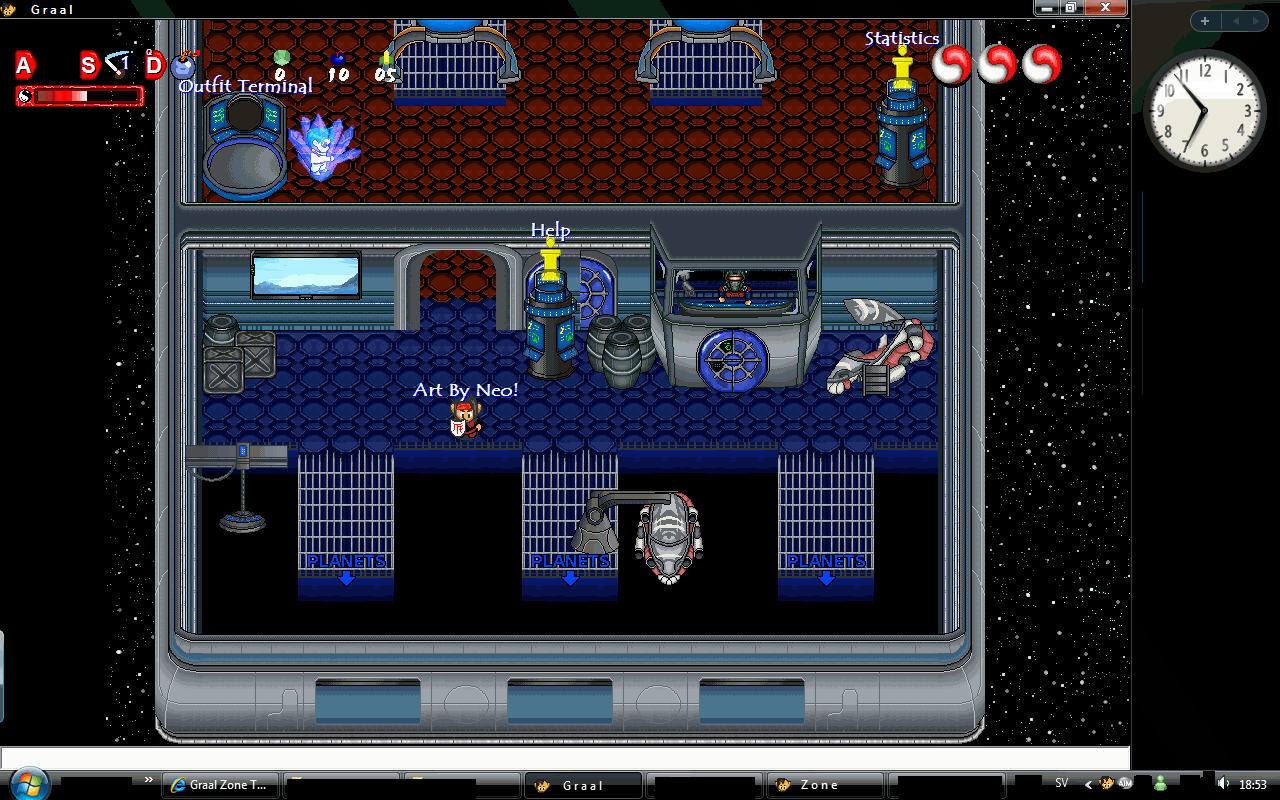Switch to the Zone taskbar window
Image resolution: width=1280 pixels, height=800 pixels.
click(827, 785)
